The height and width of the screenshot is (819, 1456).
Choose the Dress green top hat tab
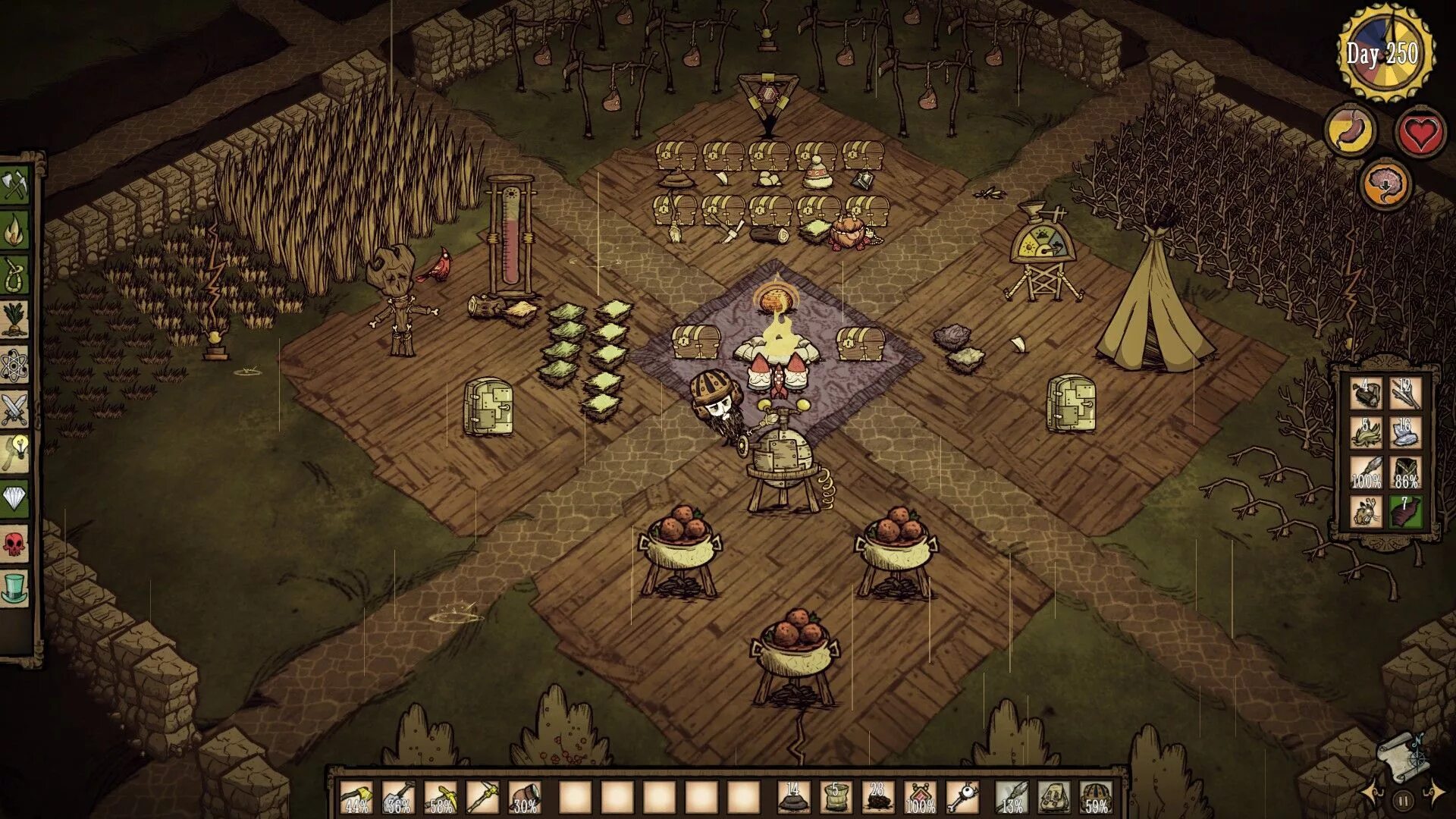click(x=15, y=588)
